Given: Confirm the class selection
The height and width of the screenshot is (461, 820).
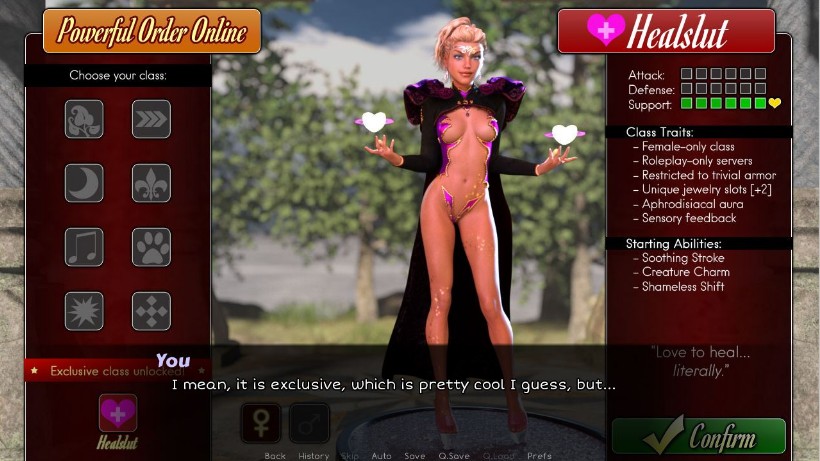Looking at the screenshot, I should click(699, 436).
